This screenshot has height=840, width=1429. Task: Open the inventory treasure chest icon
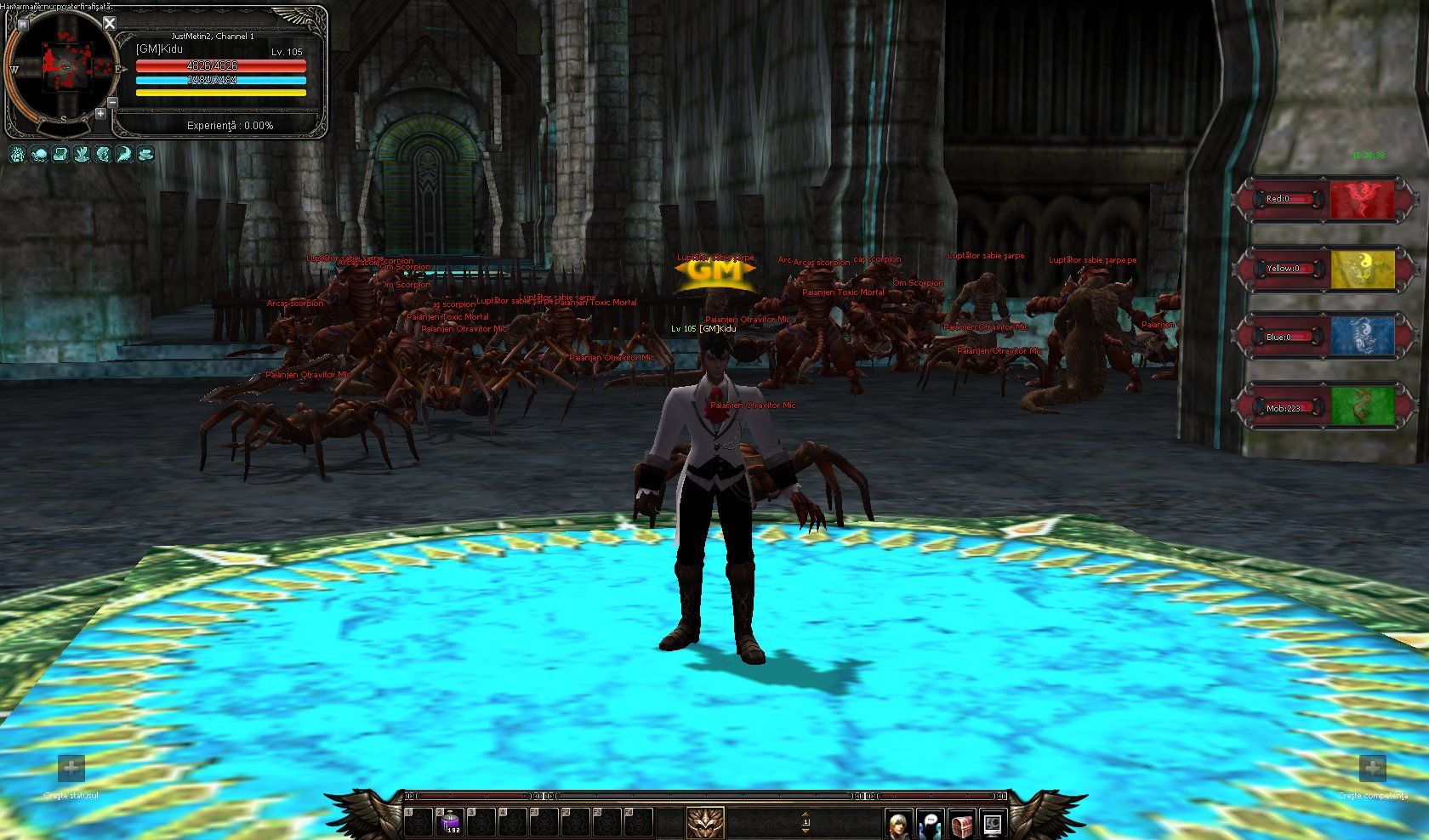coord(961,823)
